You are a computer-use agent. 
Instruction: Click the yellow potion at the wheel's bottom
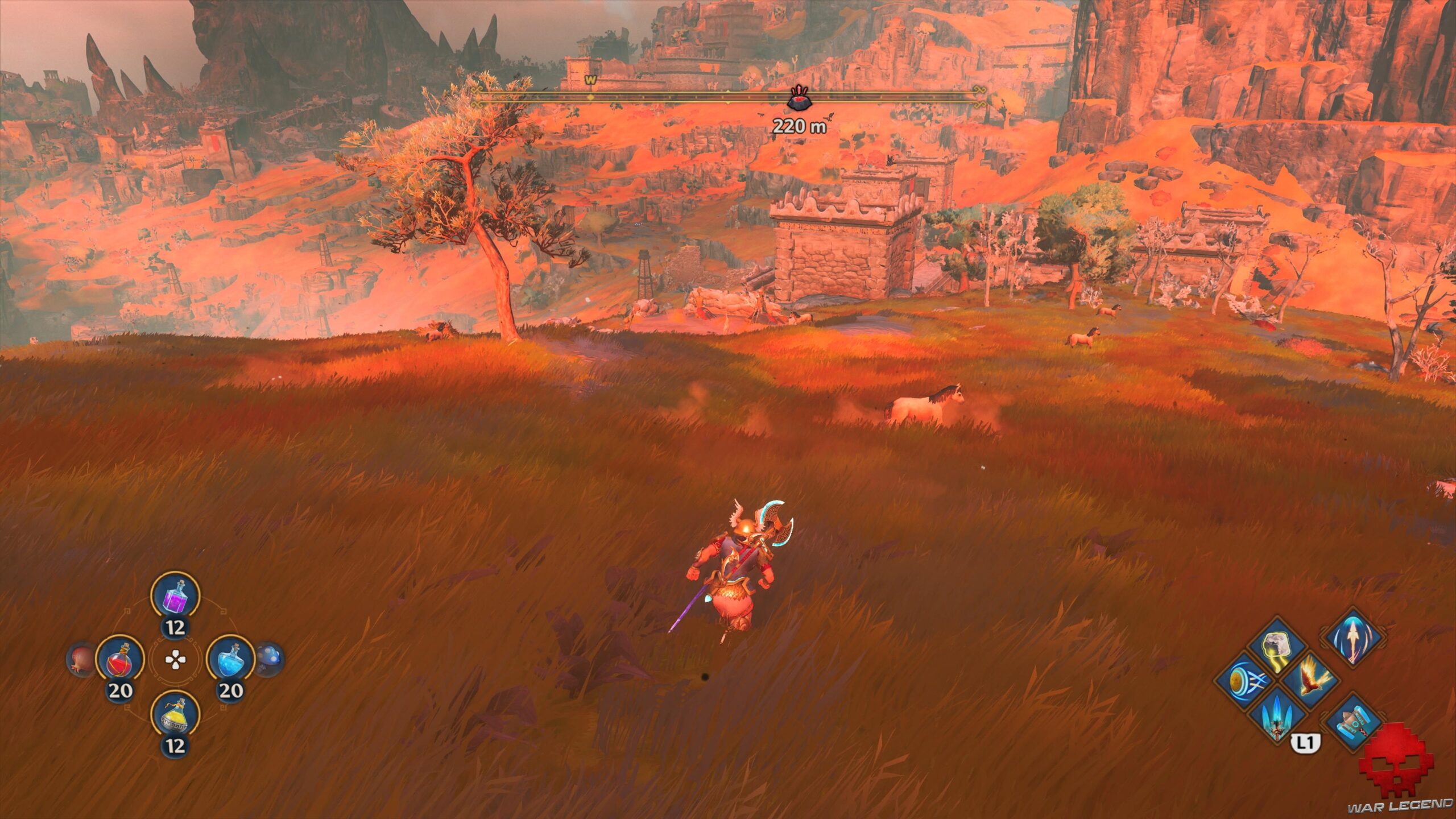coord(174,715)
